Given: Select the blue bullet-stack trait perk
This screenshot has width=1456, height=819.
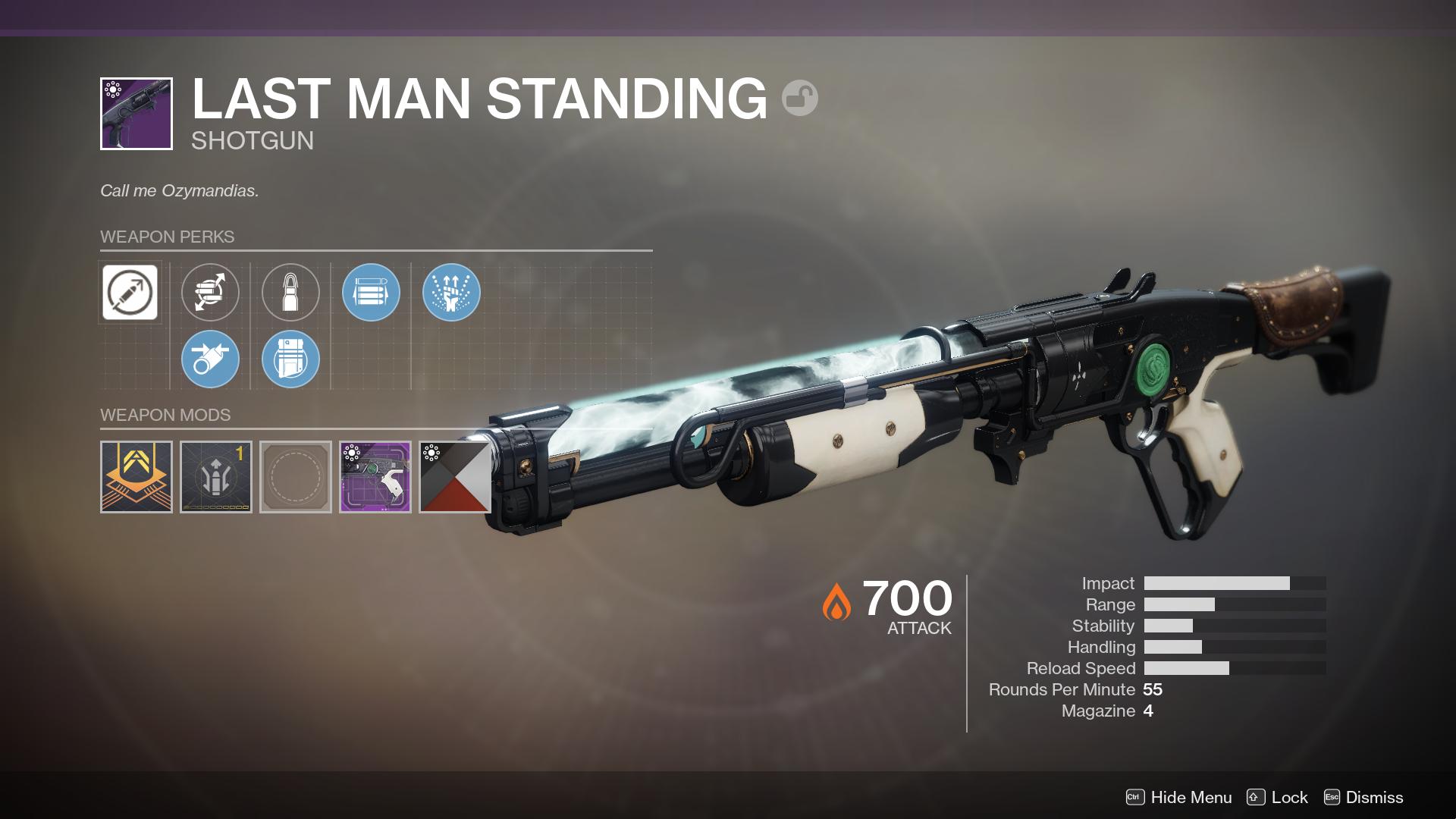Looking at the screenshot, I should click(x=372, y=293).
